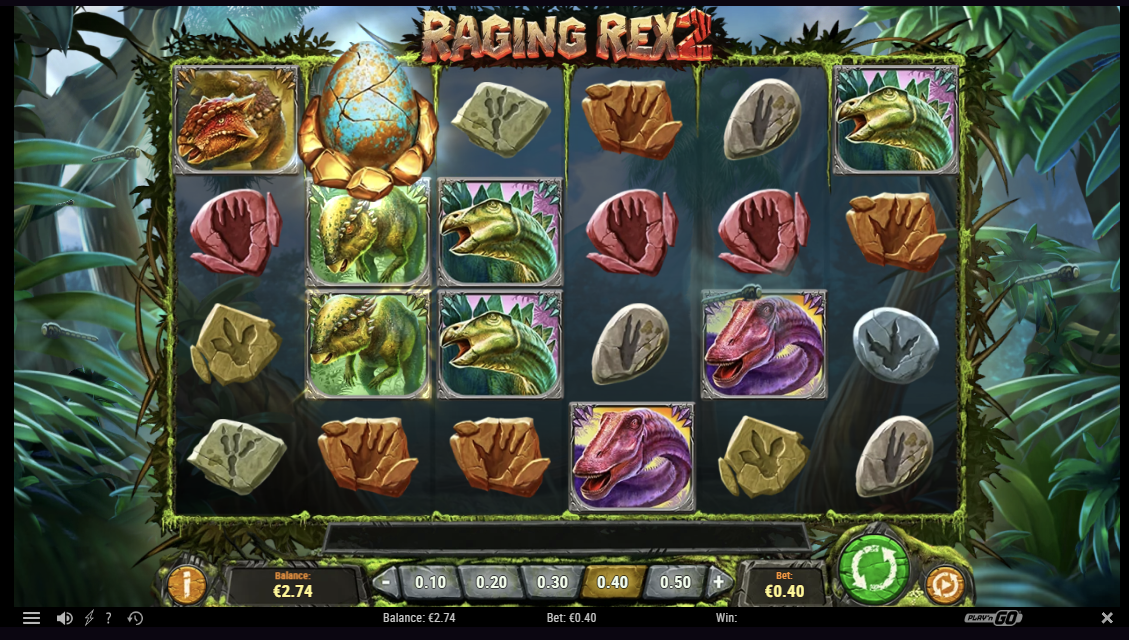The width and height of the screenshot is (1129, 640).
Task: Choose the 0.20 bet value
Action: tap(491, 582)
